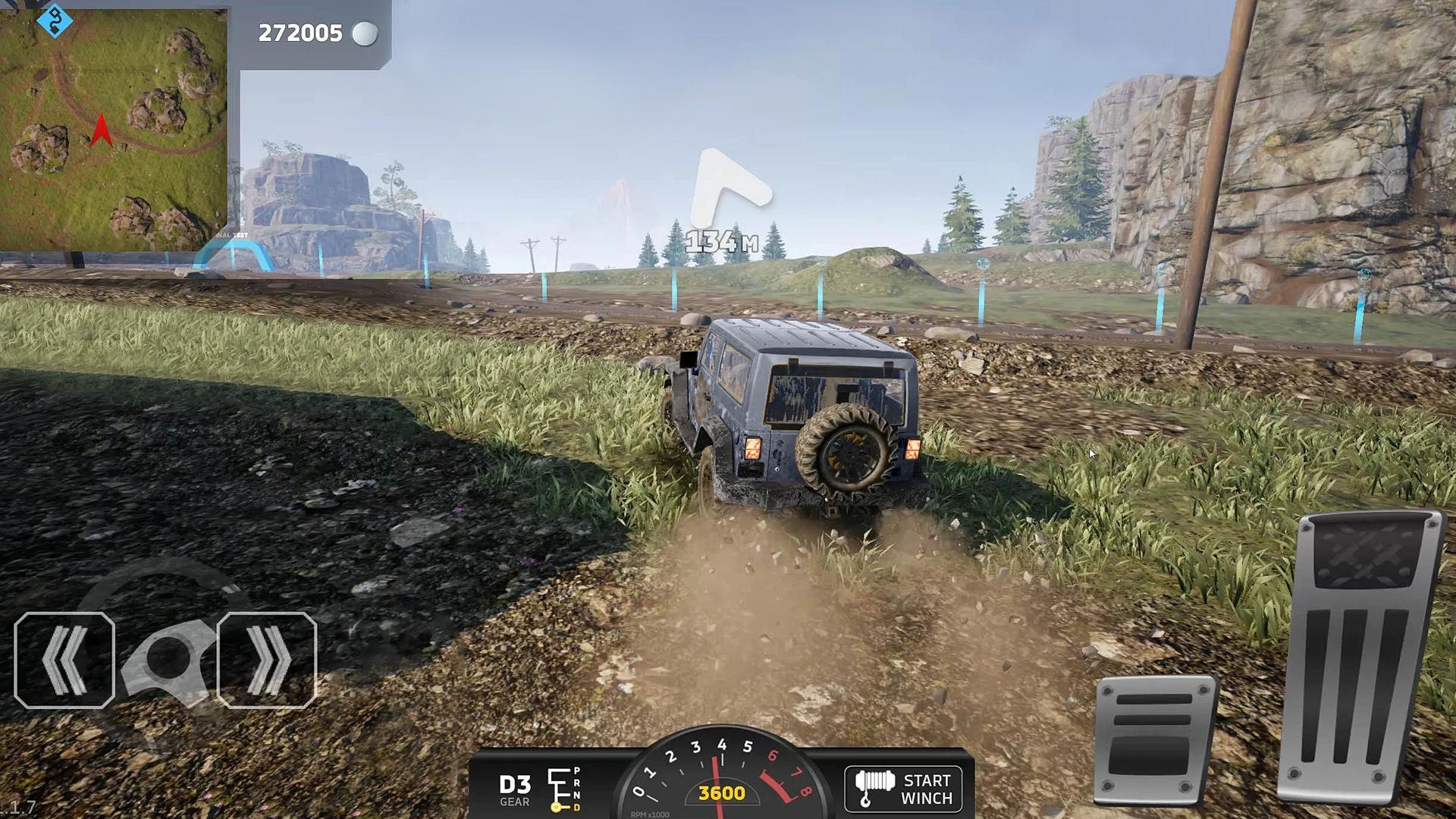Select P on the gear shifter diagram
This screenshot has width=1456, height=819.
pyautogui.click(x=576, y=770)
